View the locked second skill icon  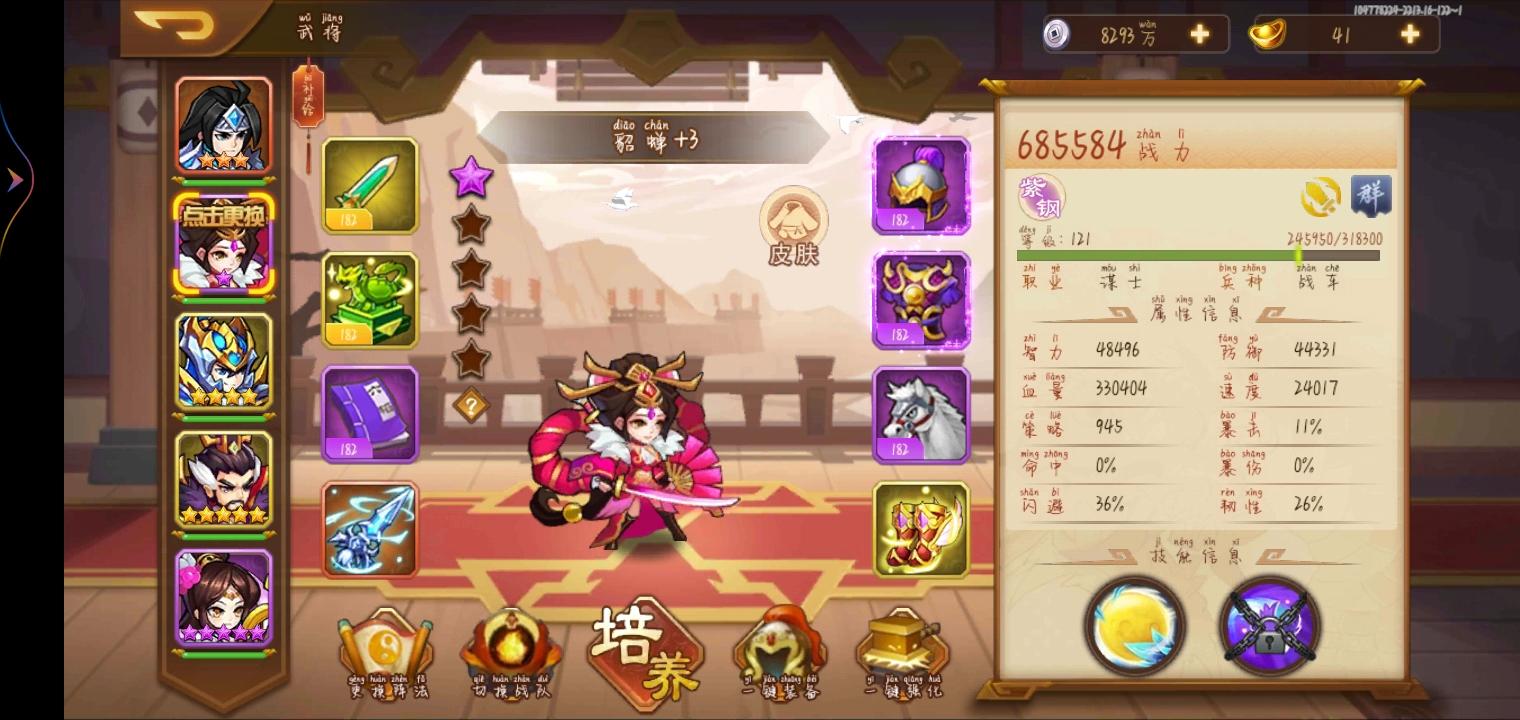pyautogui.click(x=1269, y=626)
